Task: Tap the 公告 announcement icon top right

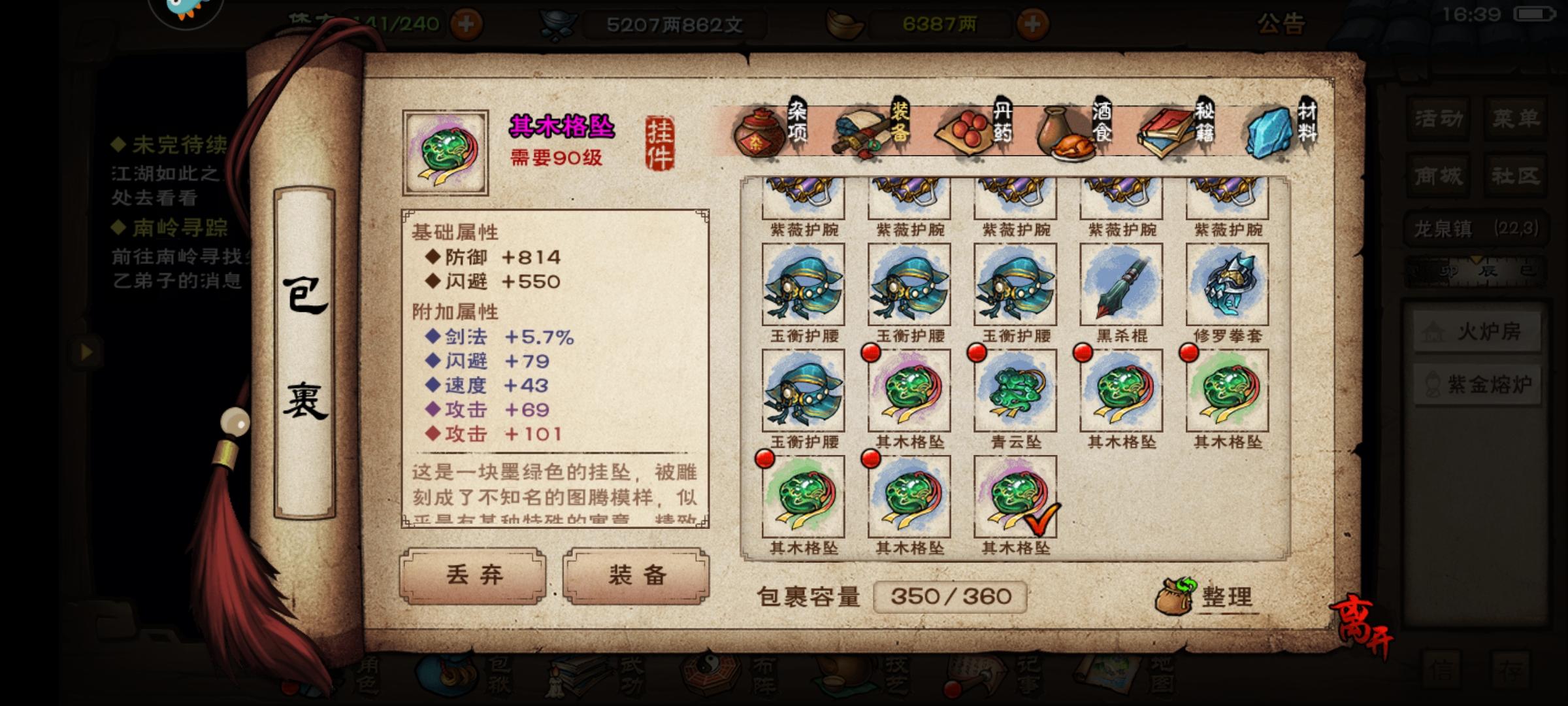Action: click(x=1282, y=25)
